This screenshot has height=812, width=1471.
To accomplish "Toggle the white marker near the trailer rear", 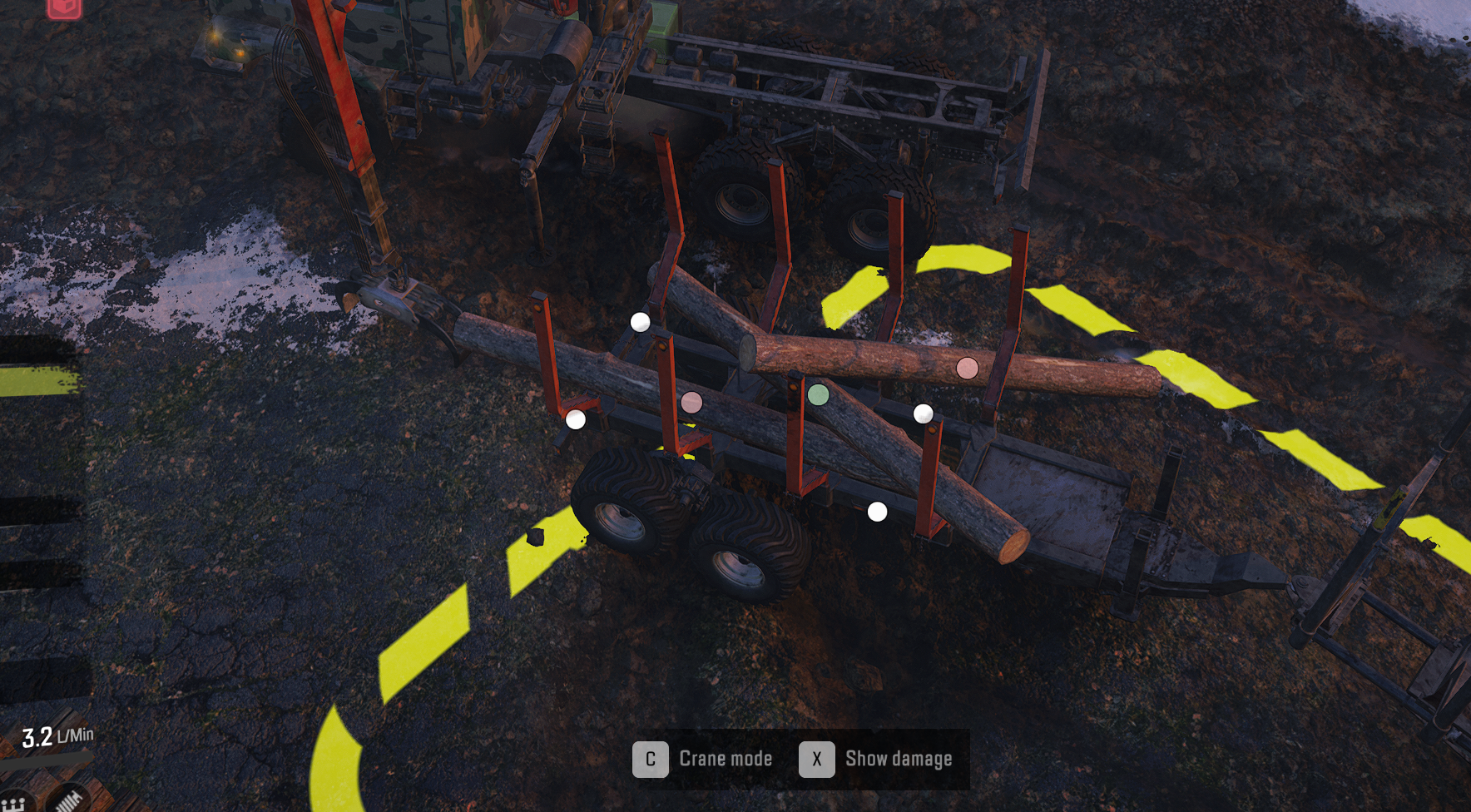I will click(878, 512).
